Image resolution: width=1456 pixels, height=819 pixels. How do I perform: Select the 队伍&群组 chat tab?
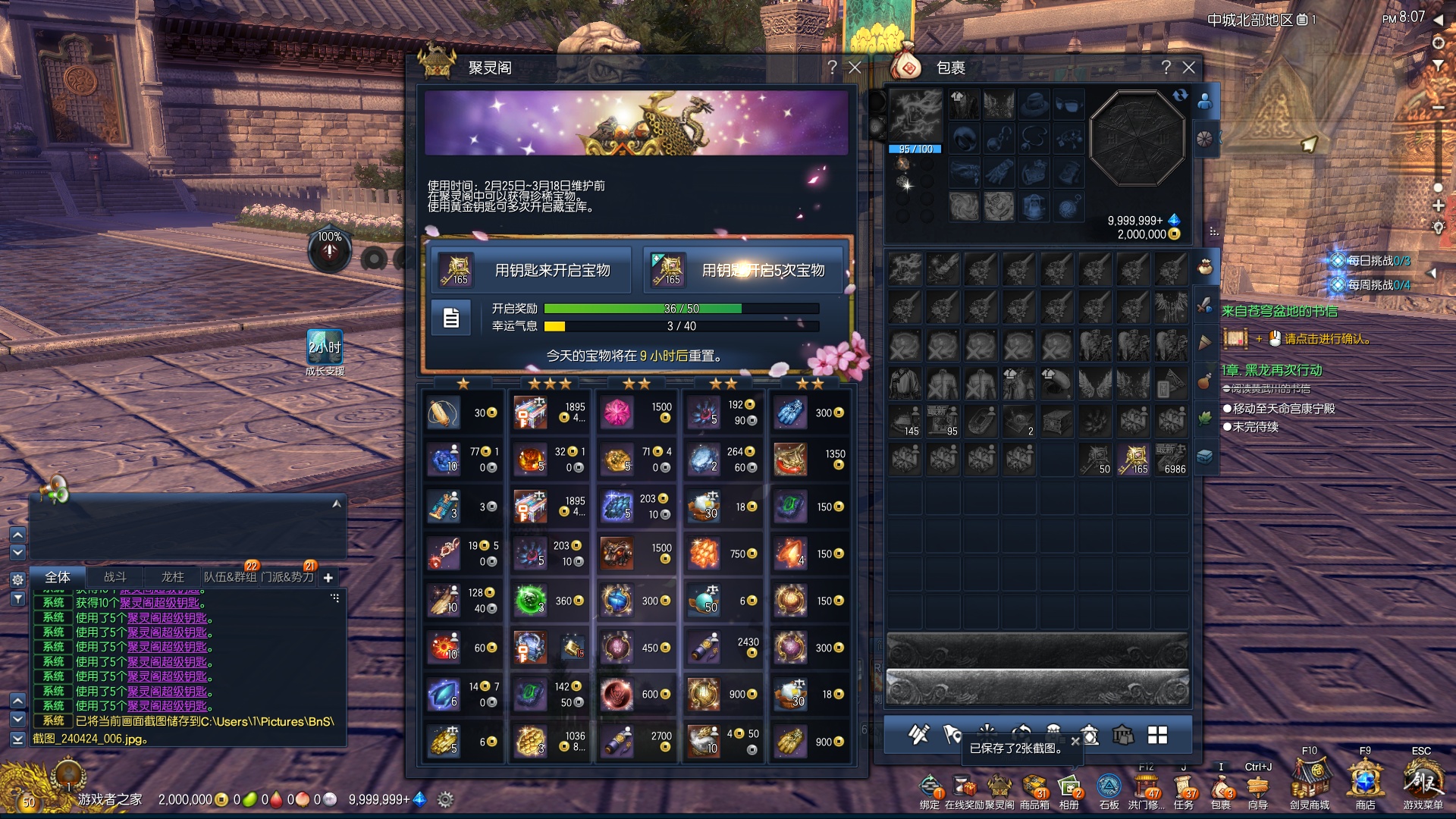tap(230, 577)
